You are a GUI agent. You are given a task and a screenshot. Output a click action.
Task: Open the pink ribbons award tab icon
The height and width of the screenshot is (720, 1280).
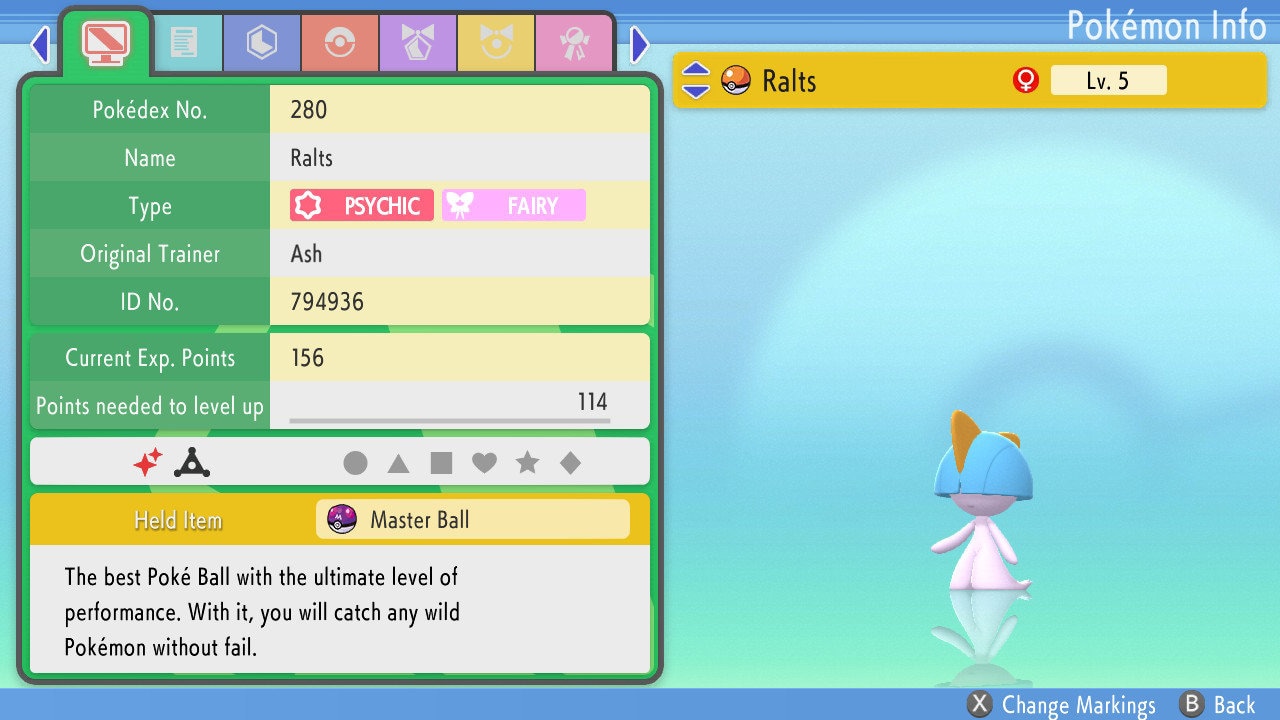(574, 42)
